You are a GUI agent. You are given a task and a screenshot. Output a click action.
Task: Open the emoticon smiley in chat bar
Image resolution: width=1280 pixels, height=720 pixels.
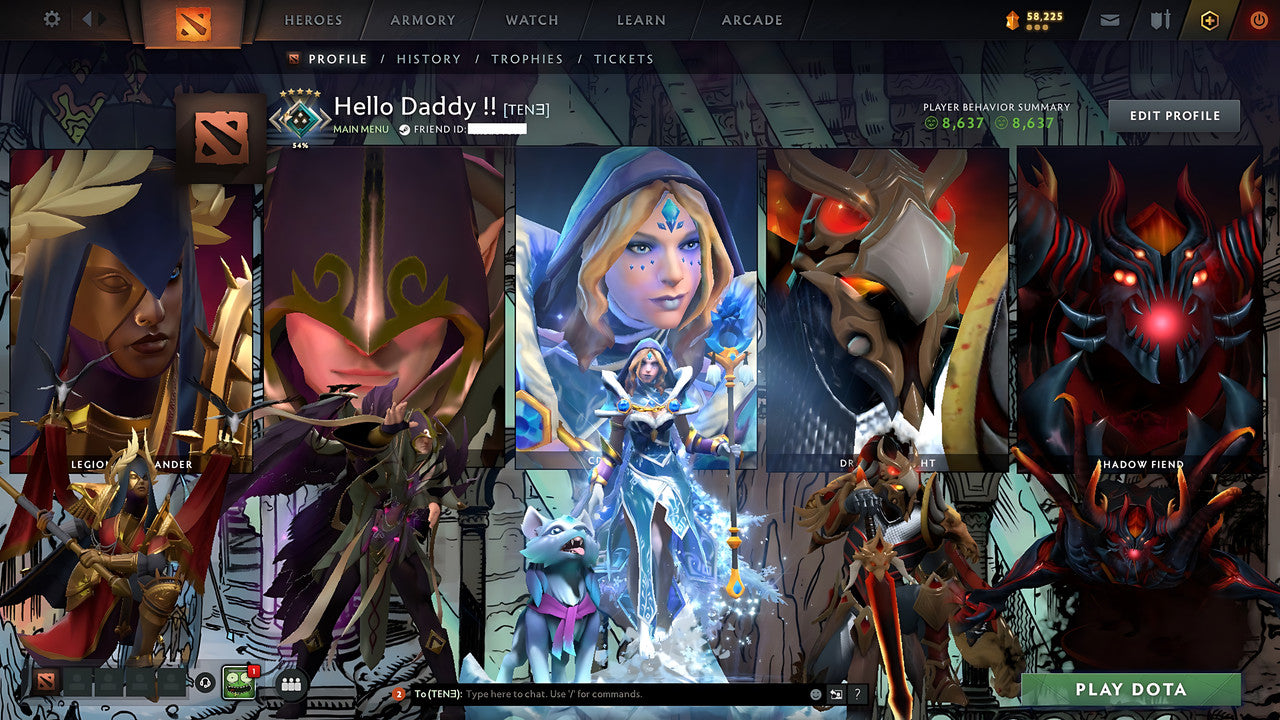pyautogui.click(x=816, y=693)
